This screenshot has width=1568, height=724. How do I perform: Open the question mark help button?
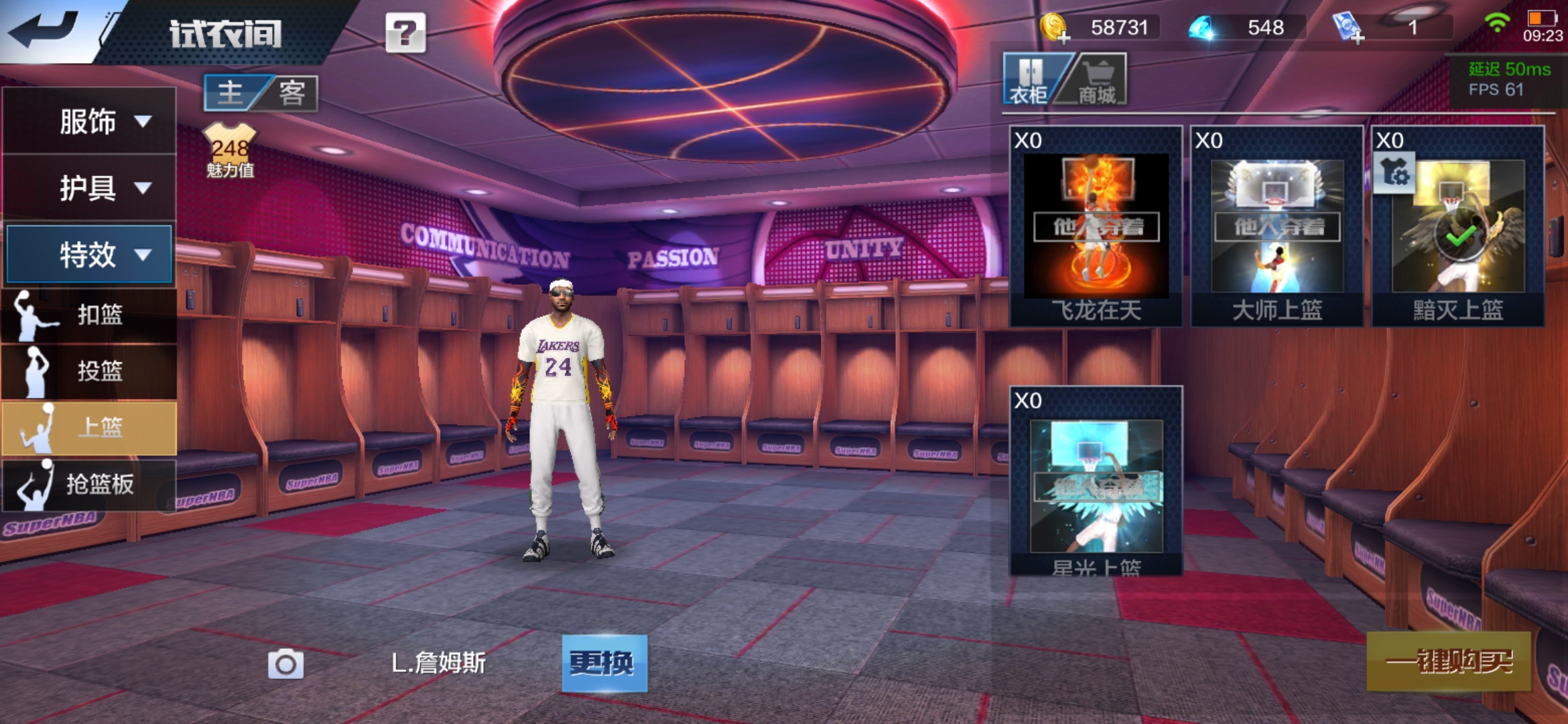click(405, 32)
